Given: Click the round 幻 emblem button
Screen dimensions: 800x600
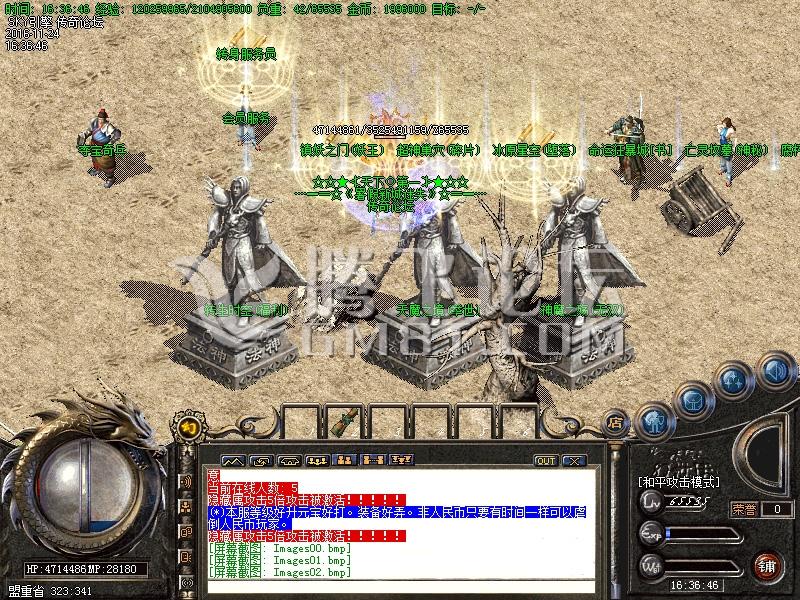Looking at the screenshot, I should [x=188, y=428].
